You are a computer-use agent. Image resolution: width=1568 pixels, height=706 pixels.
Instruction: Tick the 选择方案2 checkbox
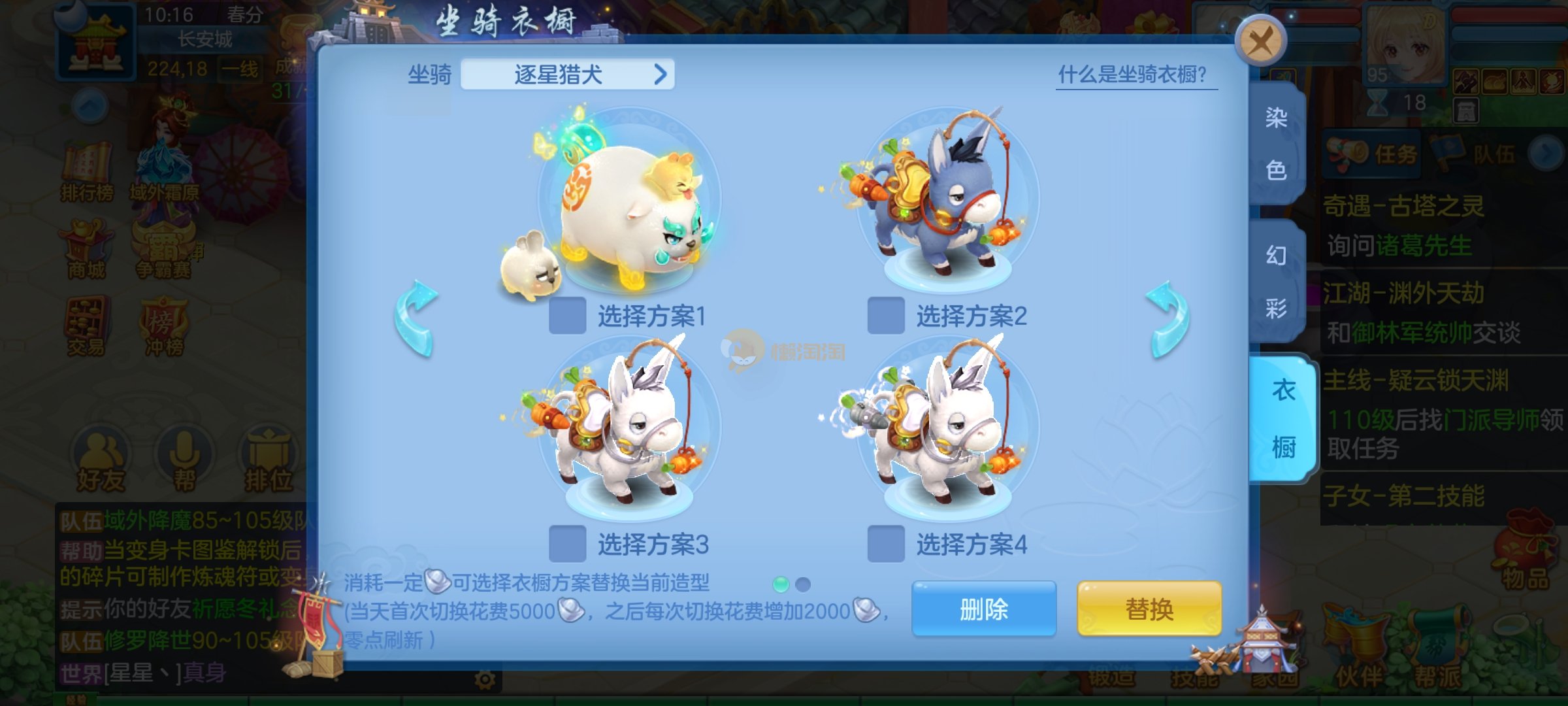885,316
